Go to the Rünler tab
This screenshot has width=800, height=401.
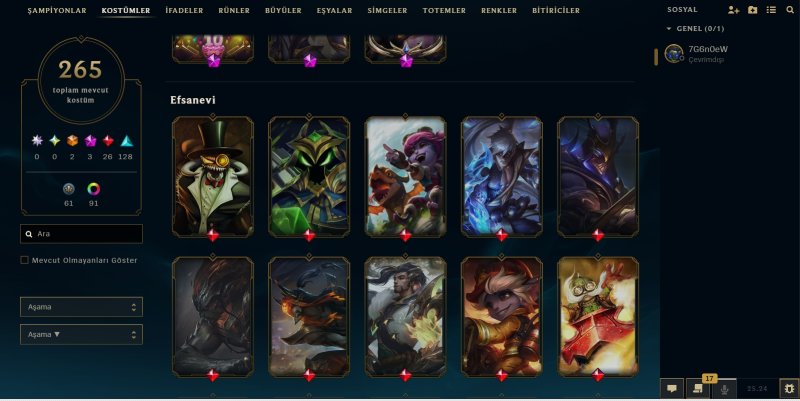[233, 11]
